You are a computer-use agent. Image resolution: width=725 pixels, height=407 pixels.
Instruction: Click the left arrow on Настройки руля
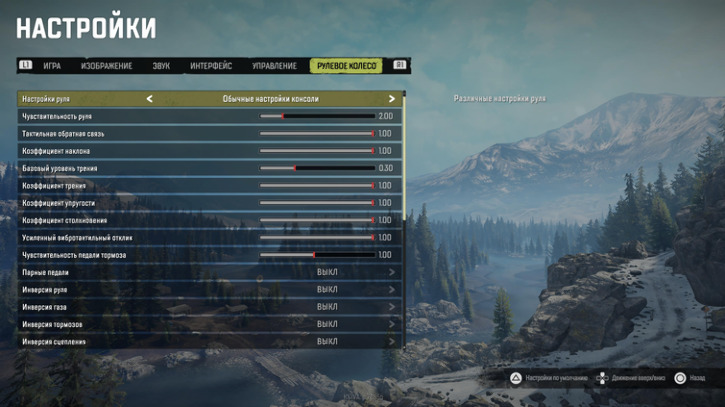tap(150, 99)
